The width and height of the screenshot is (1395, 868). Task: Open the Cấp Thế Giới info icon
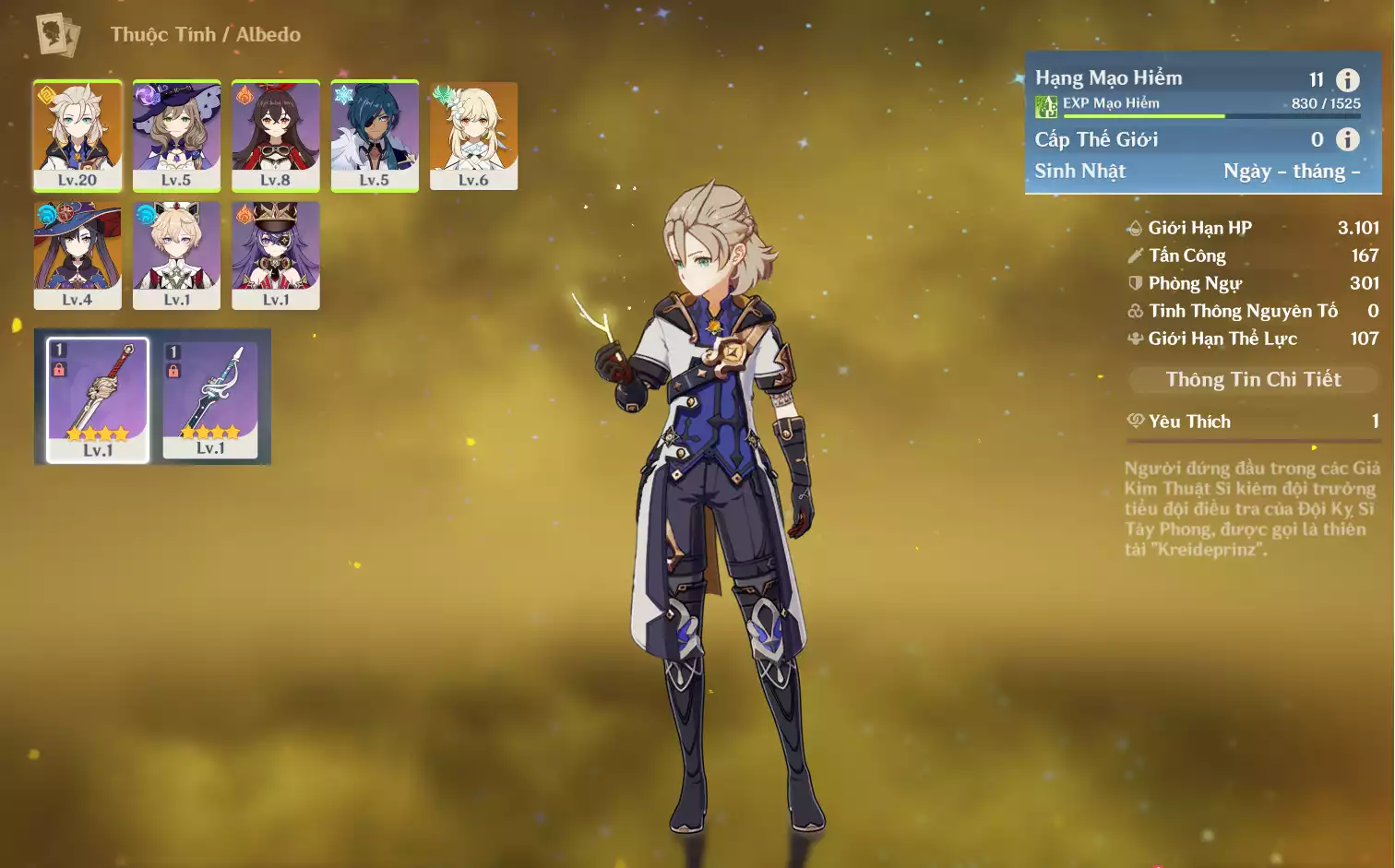1347,139
